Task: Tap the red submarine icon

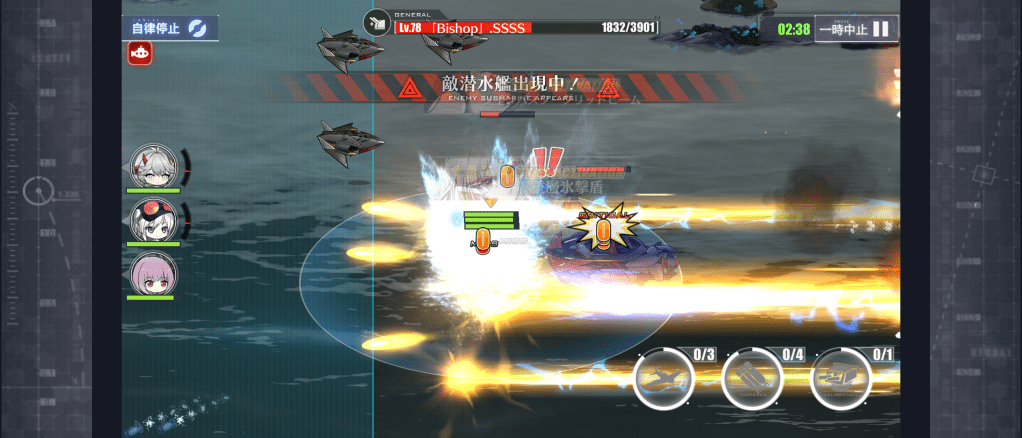Action: (x=140, y=55)
